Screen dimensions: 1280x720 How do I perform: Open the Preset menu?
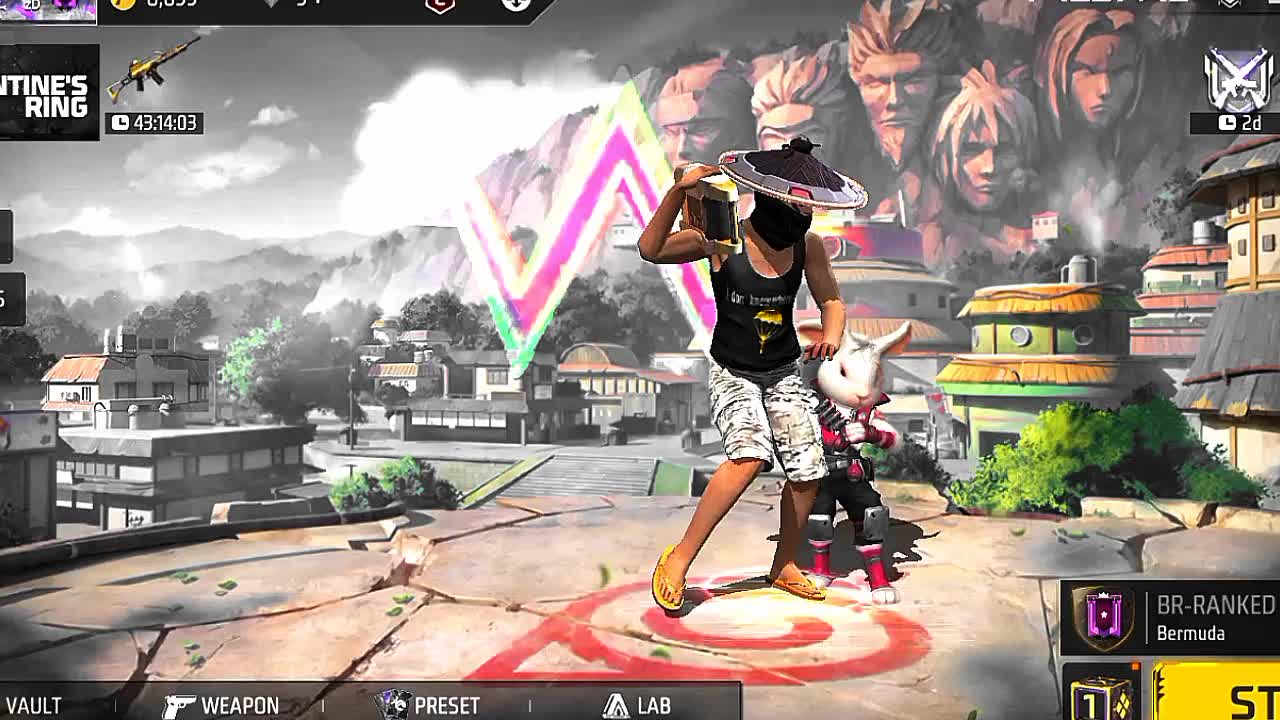coord(428,705)
